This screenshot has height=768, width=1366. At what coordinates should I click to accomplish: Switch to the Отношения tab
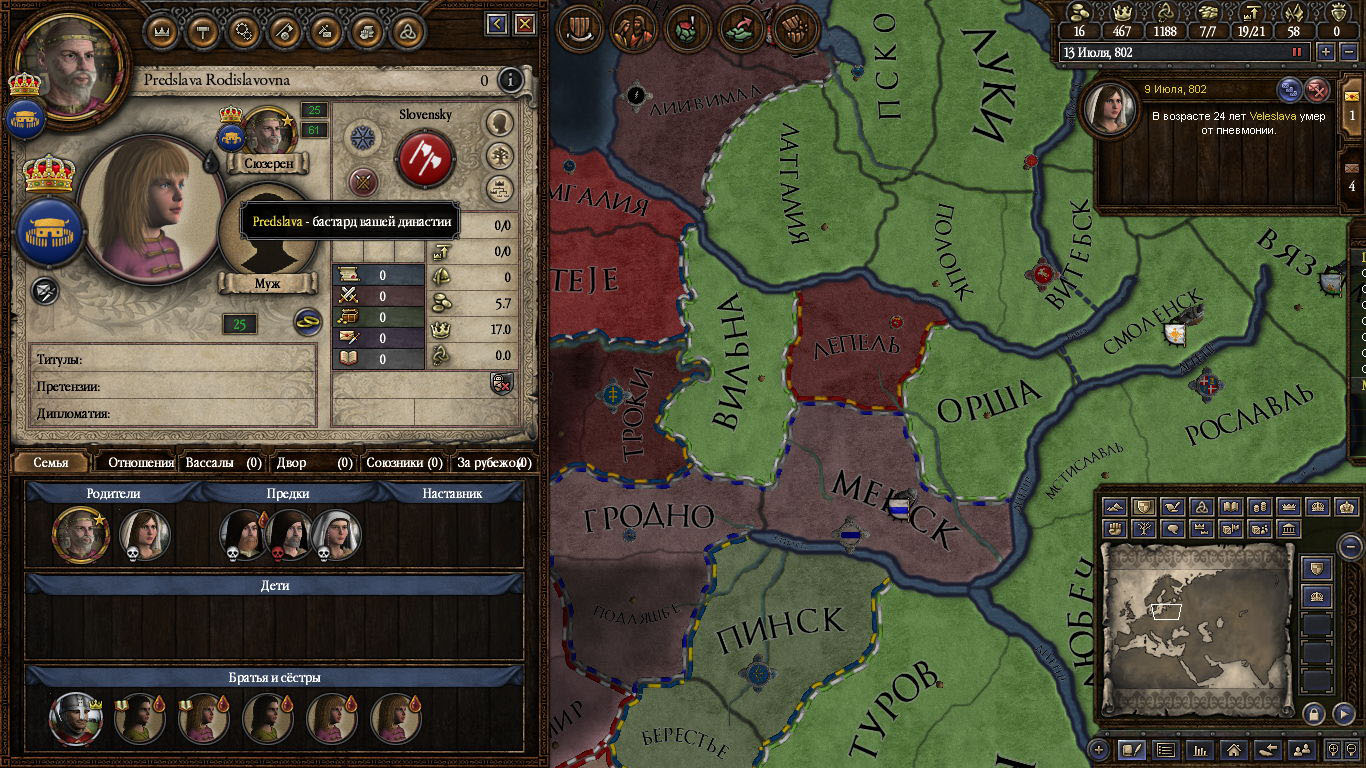click(141, 463)
